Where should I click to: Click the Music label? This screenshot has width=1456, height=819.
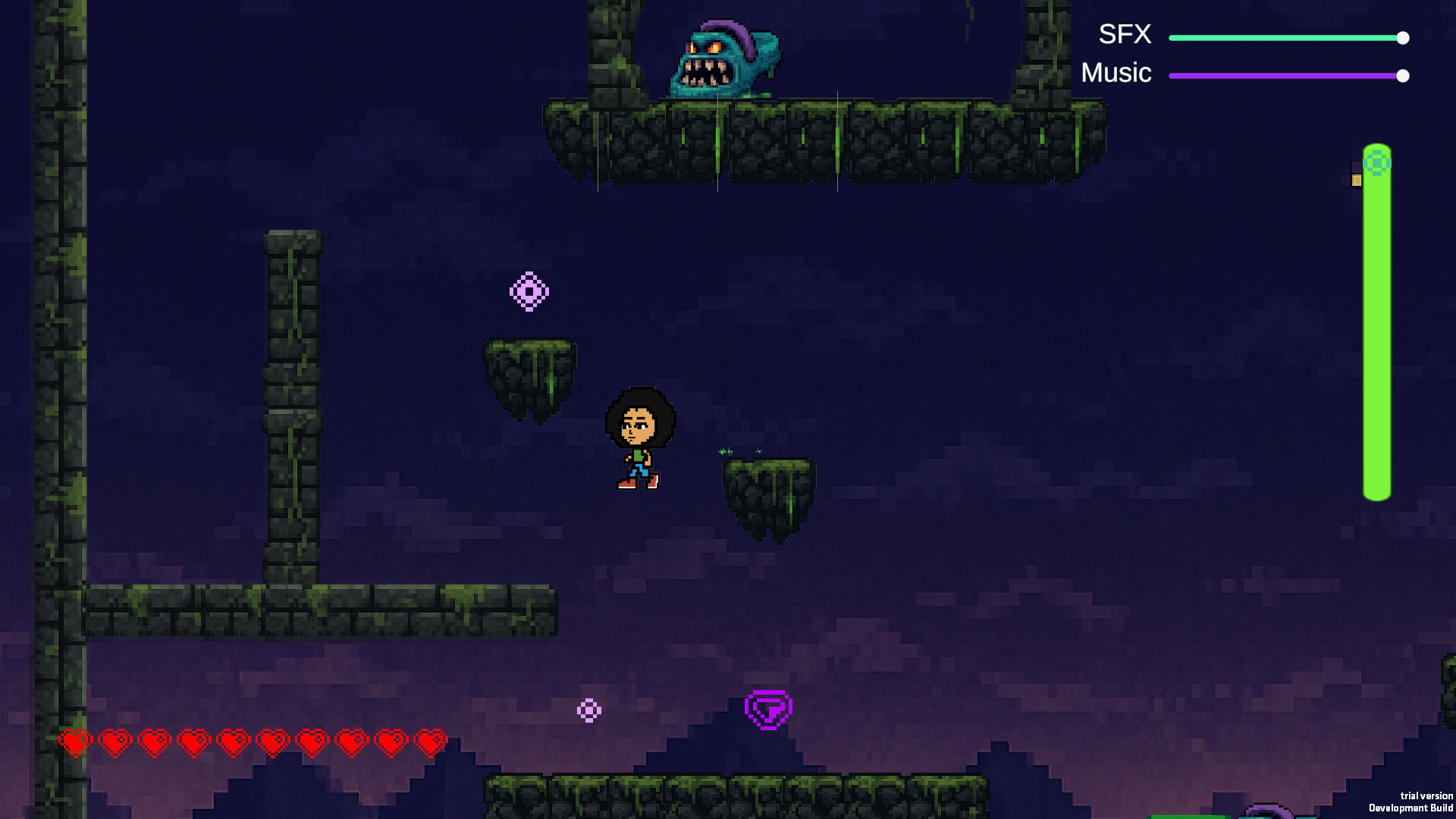pos(1116,74)
